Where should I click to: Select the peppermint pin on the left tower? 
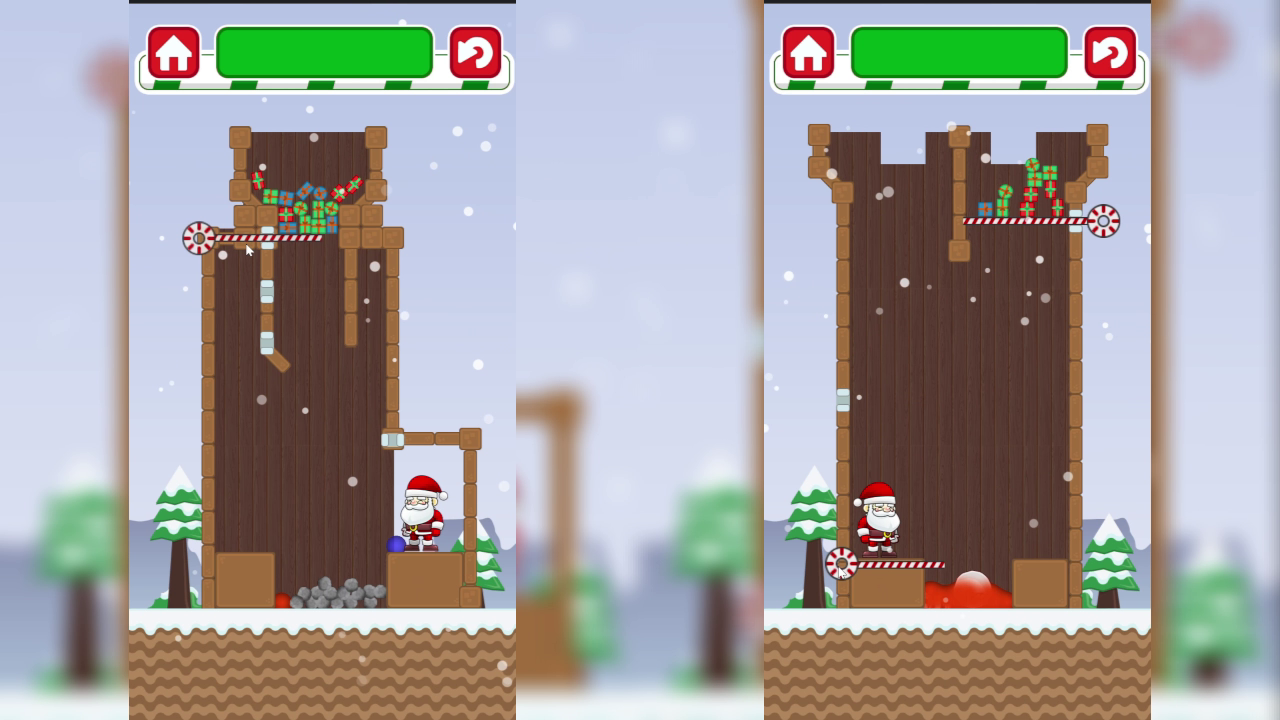[x=197, y=239]
